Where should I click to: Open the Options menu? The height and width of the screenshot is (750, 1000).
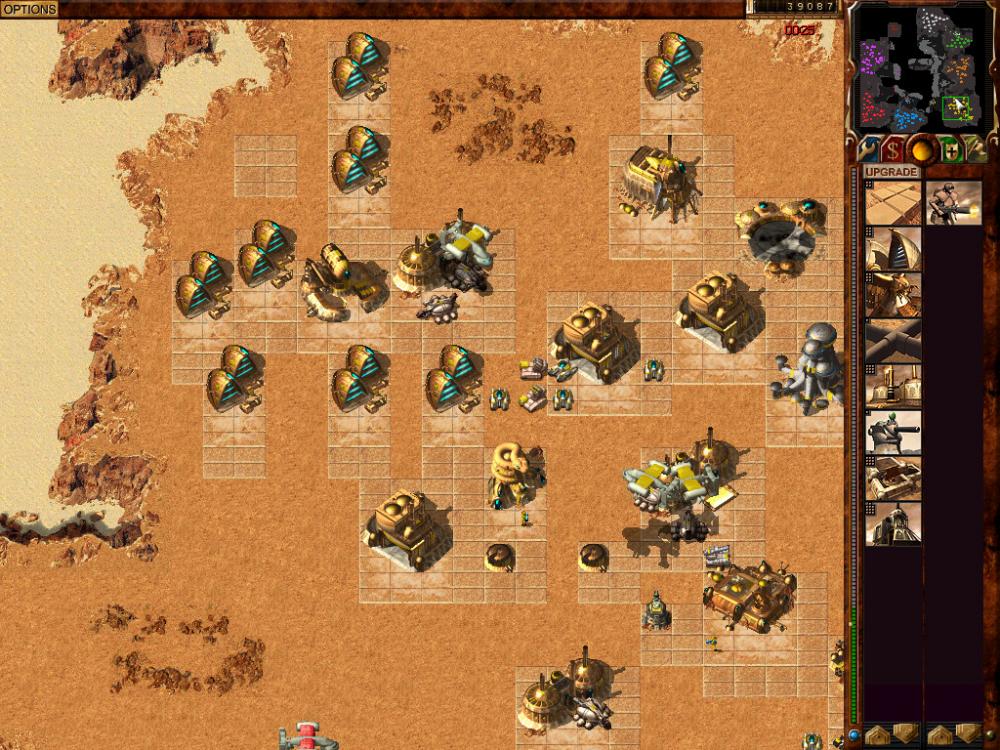coord(28,8)
